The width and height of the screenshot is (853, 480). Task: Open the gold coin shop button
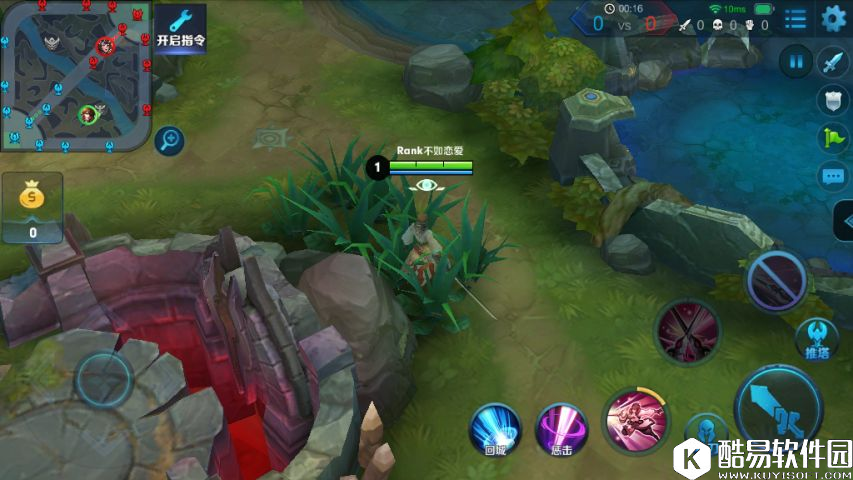(x=32, y=208)
